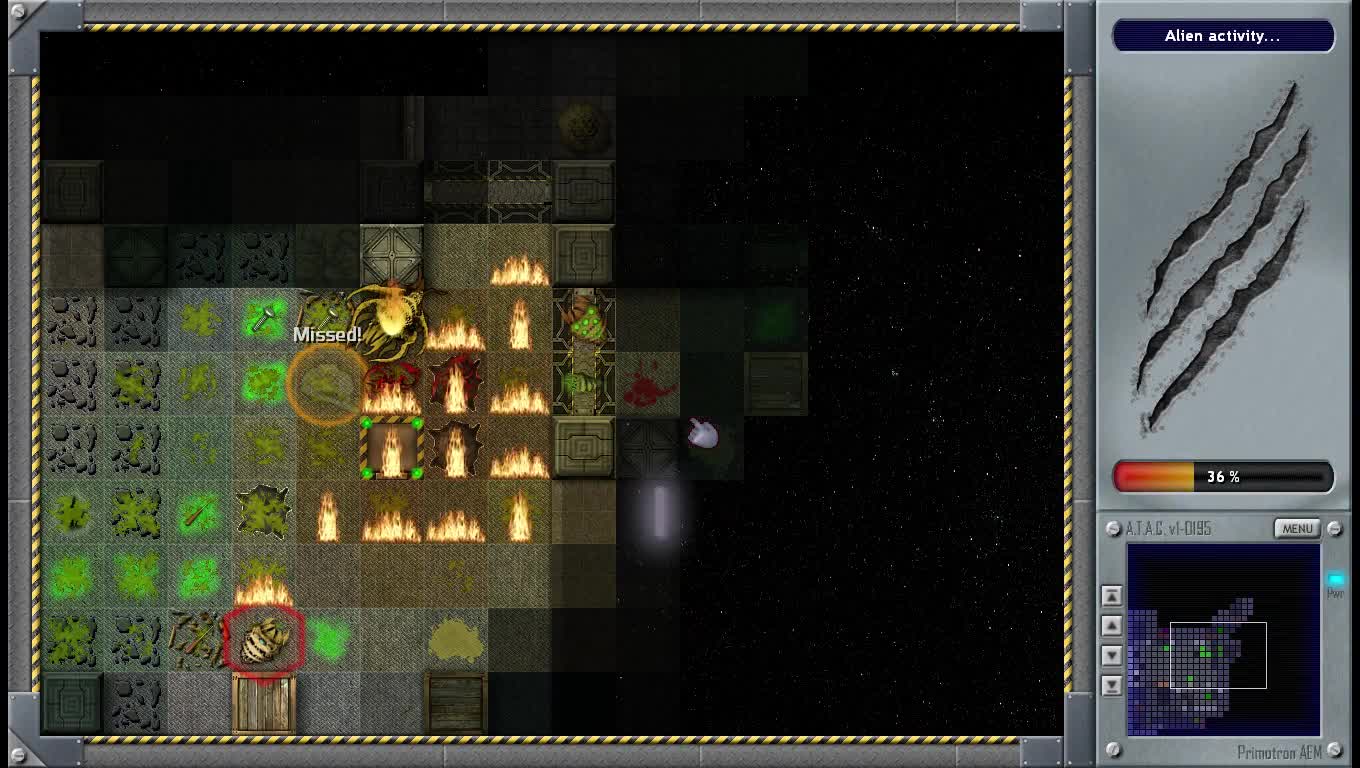This screenshot has height=768, width=1360.
Task: Attack the red-circled shelled alien
Action: point(263,640)
